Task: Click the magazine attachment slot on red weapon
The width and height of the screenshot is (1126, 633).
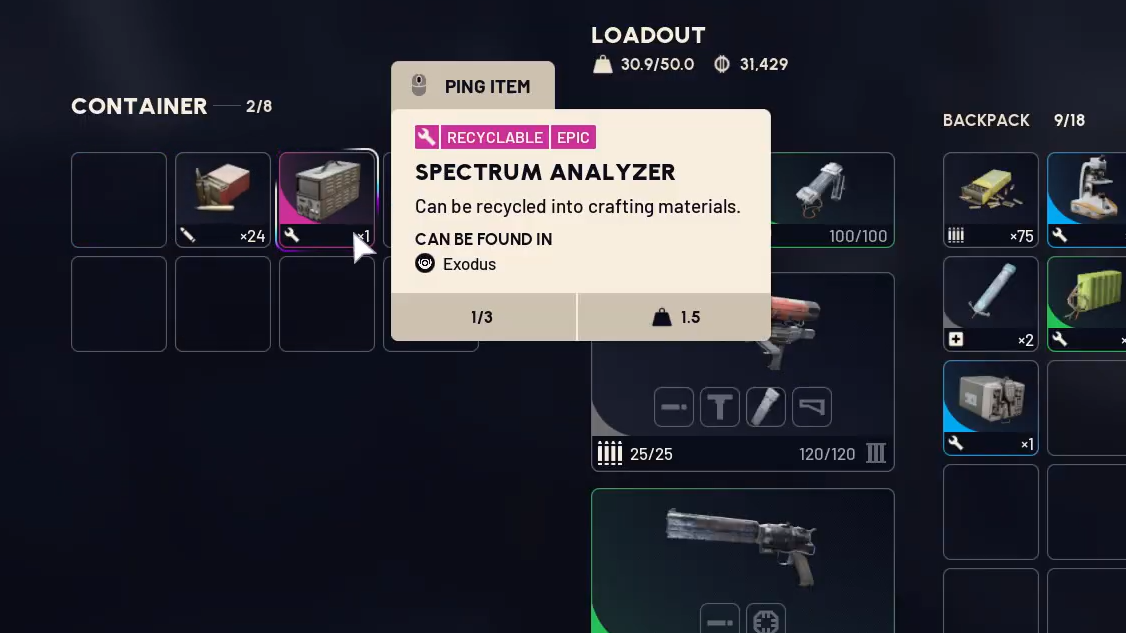Action: 766,407
